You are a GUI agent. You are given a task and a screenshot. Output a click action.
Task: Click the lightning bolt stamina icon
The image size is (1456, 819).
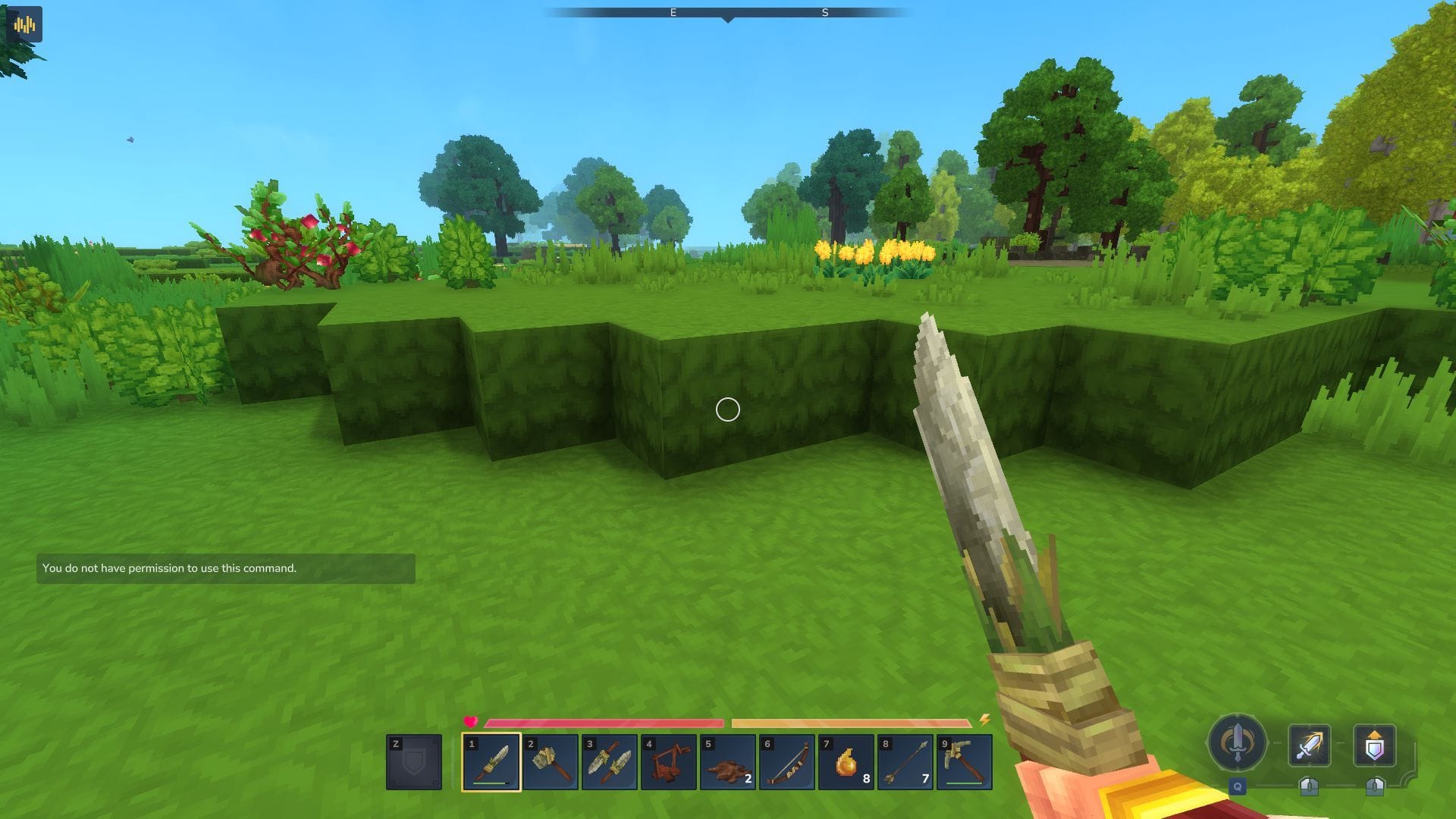(984, 723)
